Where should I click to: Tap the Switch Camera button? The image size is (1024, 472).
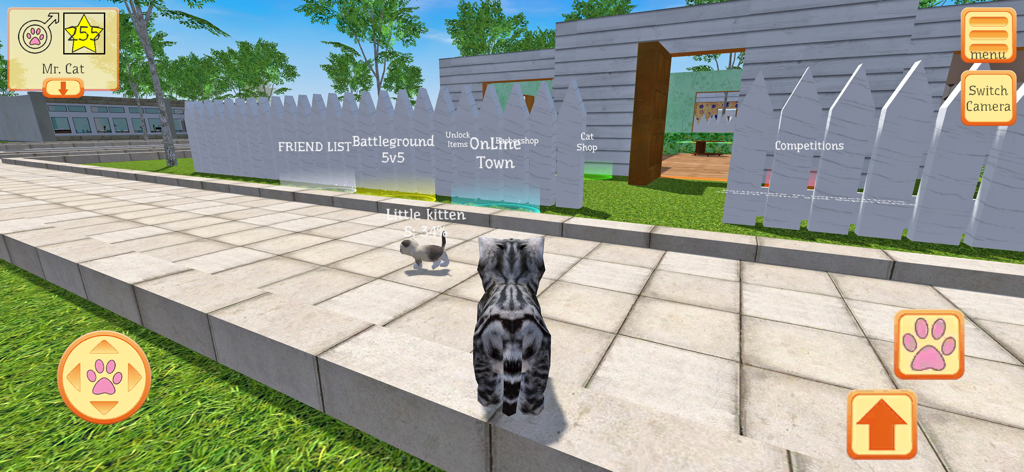(x=988, y=98)
